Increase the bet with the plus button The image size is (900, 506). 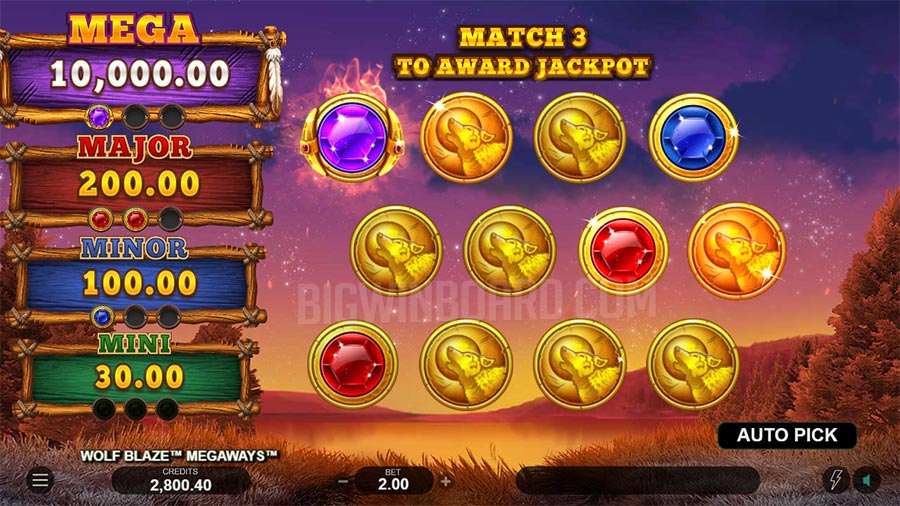click(x=446, y=481)
